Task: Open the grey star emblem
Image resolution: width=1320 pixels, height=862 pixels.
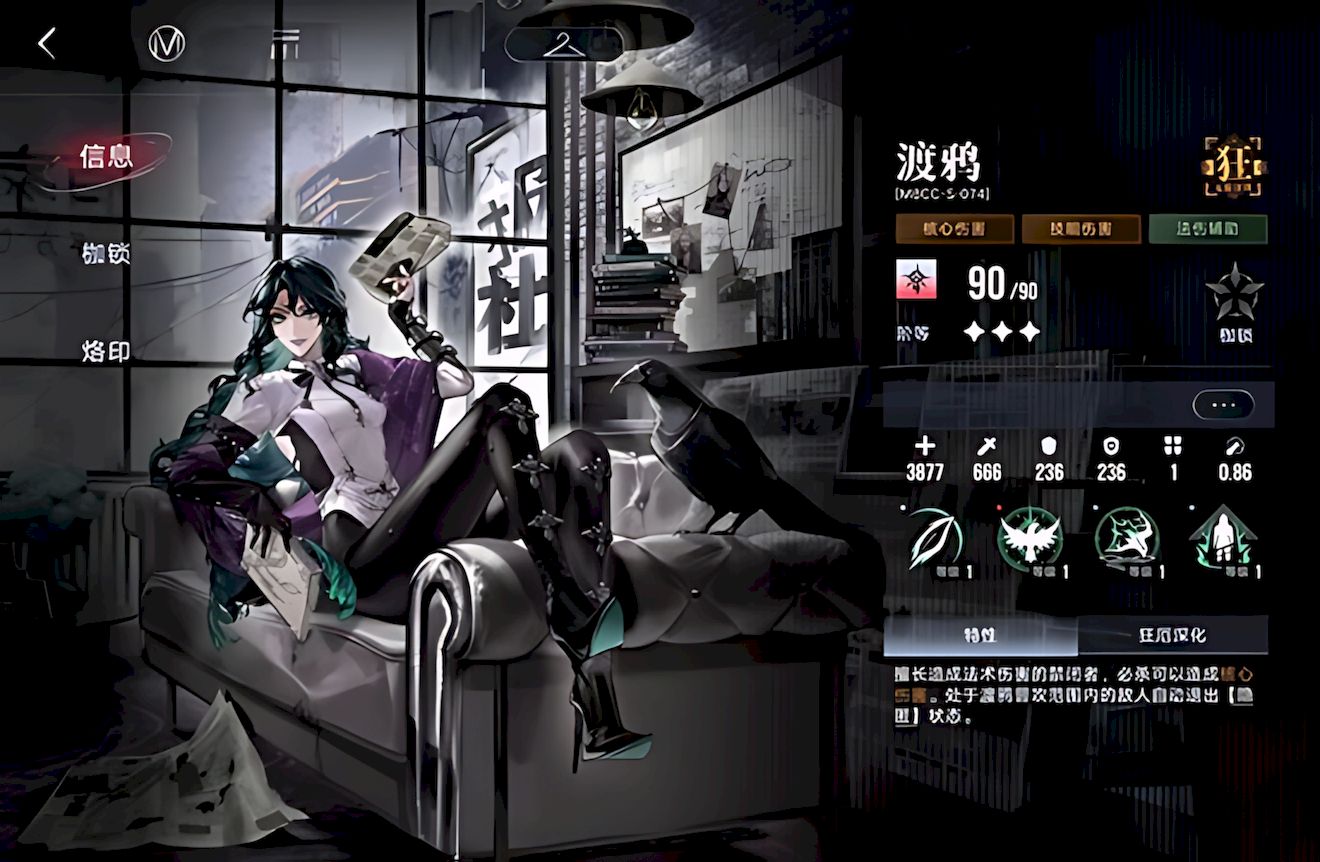Action: (1234, 293)
